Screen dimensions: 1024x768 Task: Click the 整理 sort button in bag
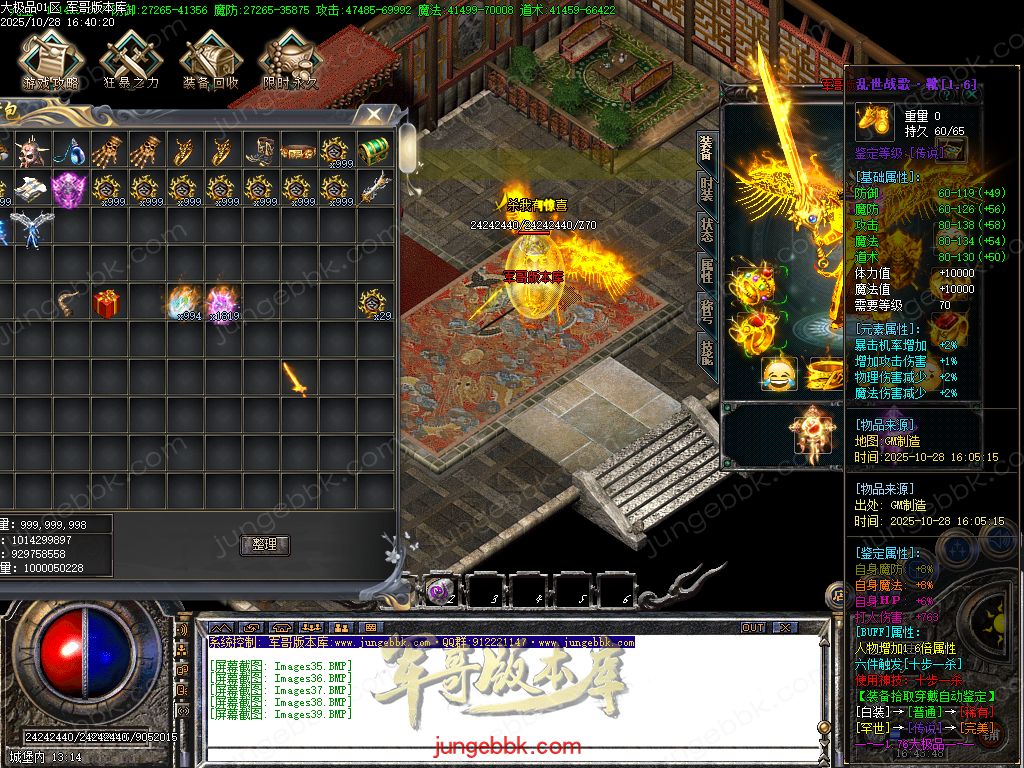click(x=265, y=545)
